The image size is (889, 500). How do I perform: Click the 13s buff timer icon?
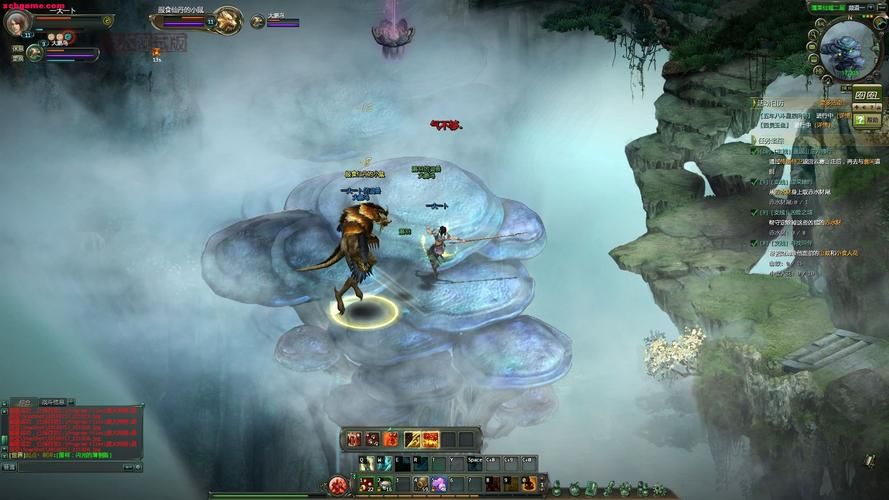pyautogui.click(x=156, y=52)
